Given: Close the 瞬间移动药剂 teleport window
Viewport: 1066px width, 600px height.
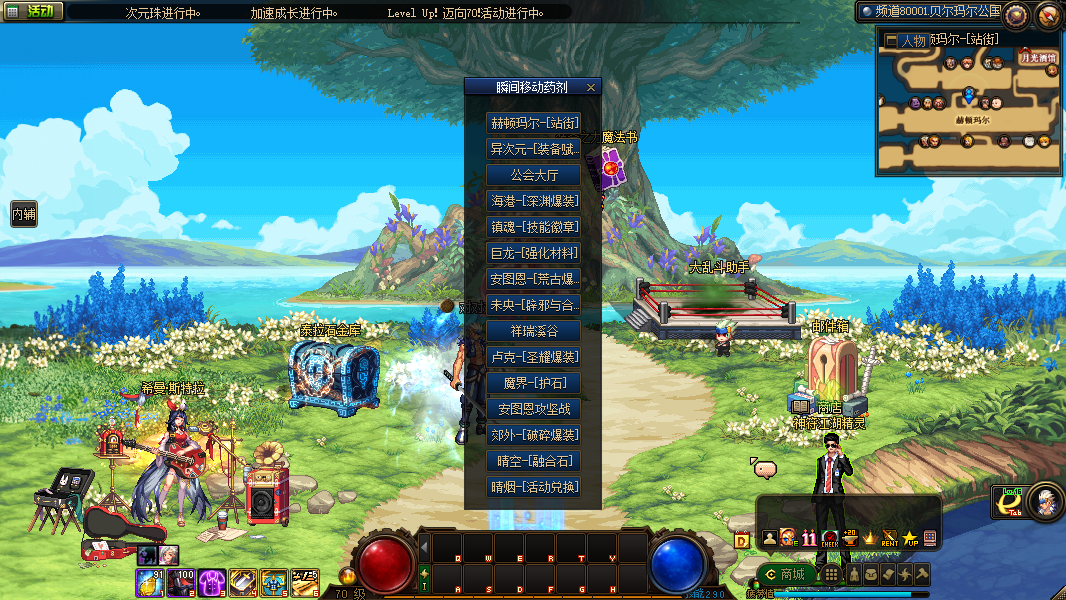Looking at the screenshot, I should coord(590,88).
